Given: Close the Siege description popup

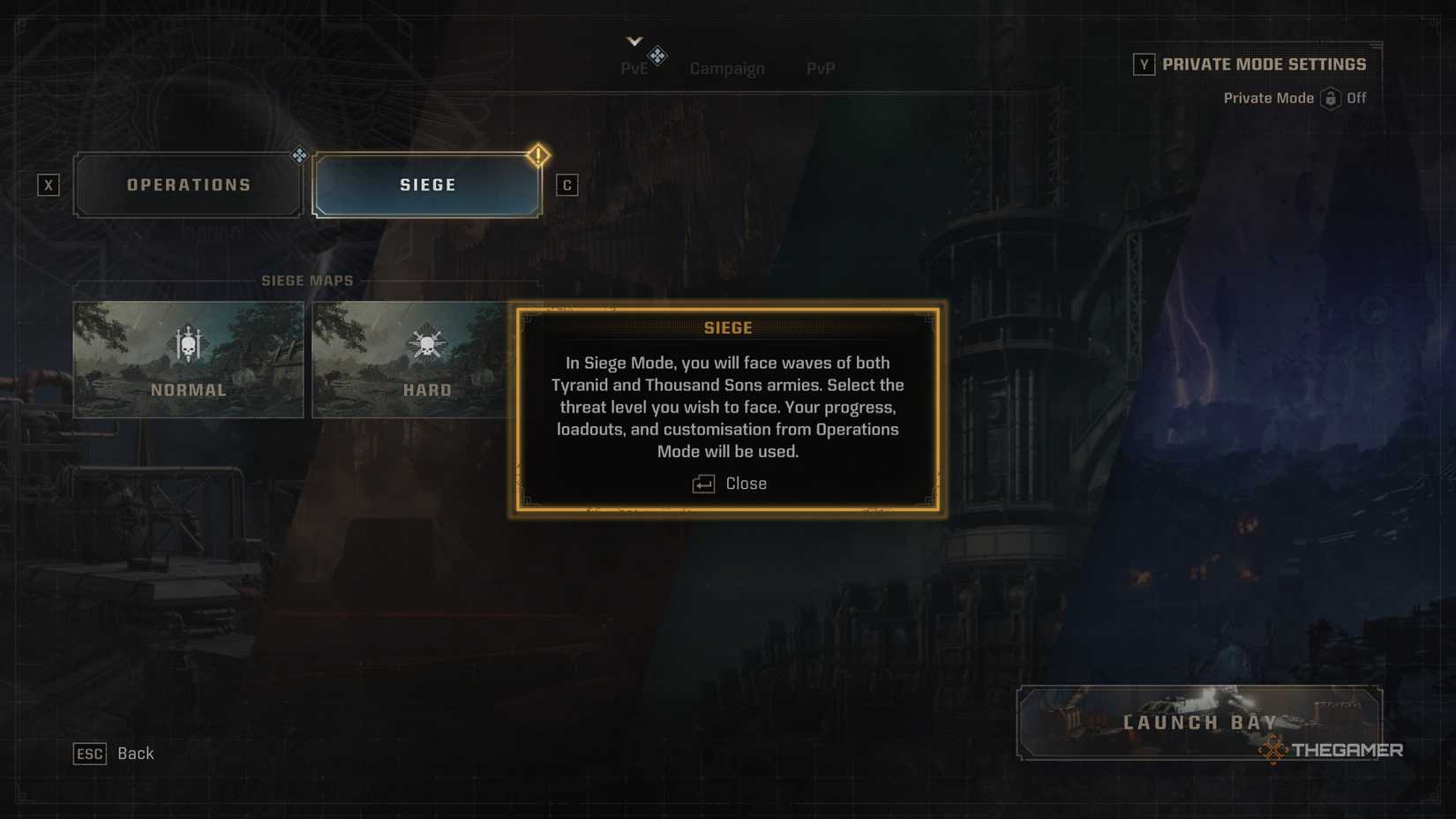Looking at the screenshot, I should [x=747, y=484].
